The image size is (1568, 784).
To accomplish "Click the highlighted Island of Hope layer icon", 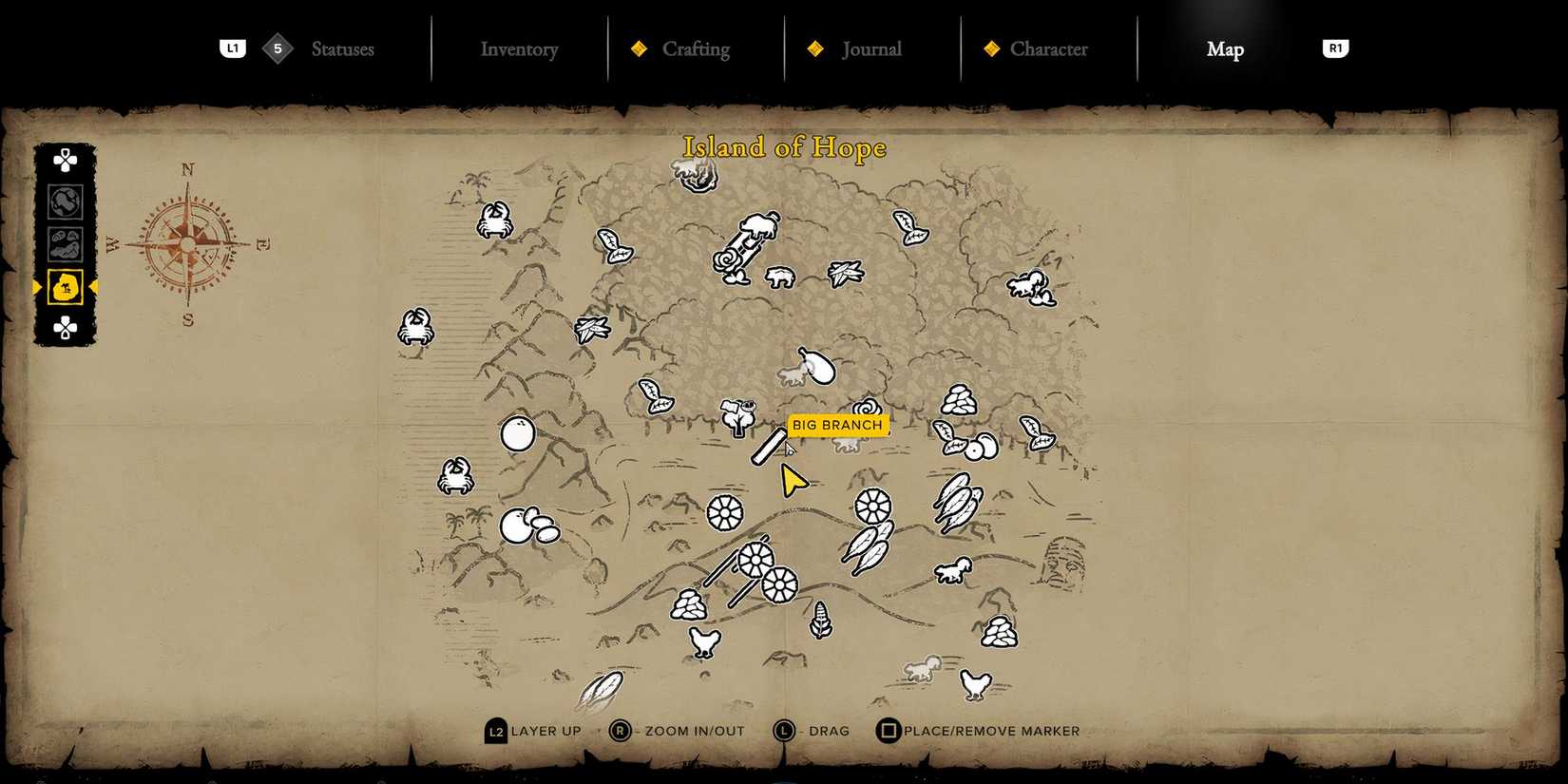I will (x=64, y=288).
